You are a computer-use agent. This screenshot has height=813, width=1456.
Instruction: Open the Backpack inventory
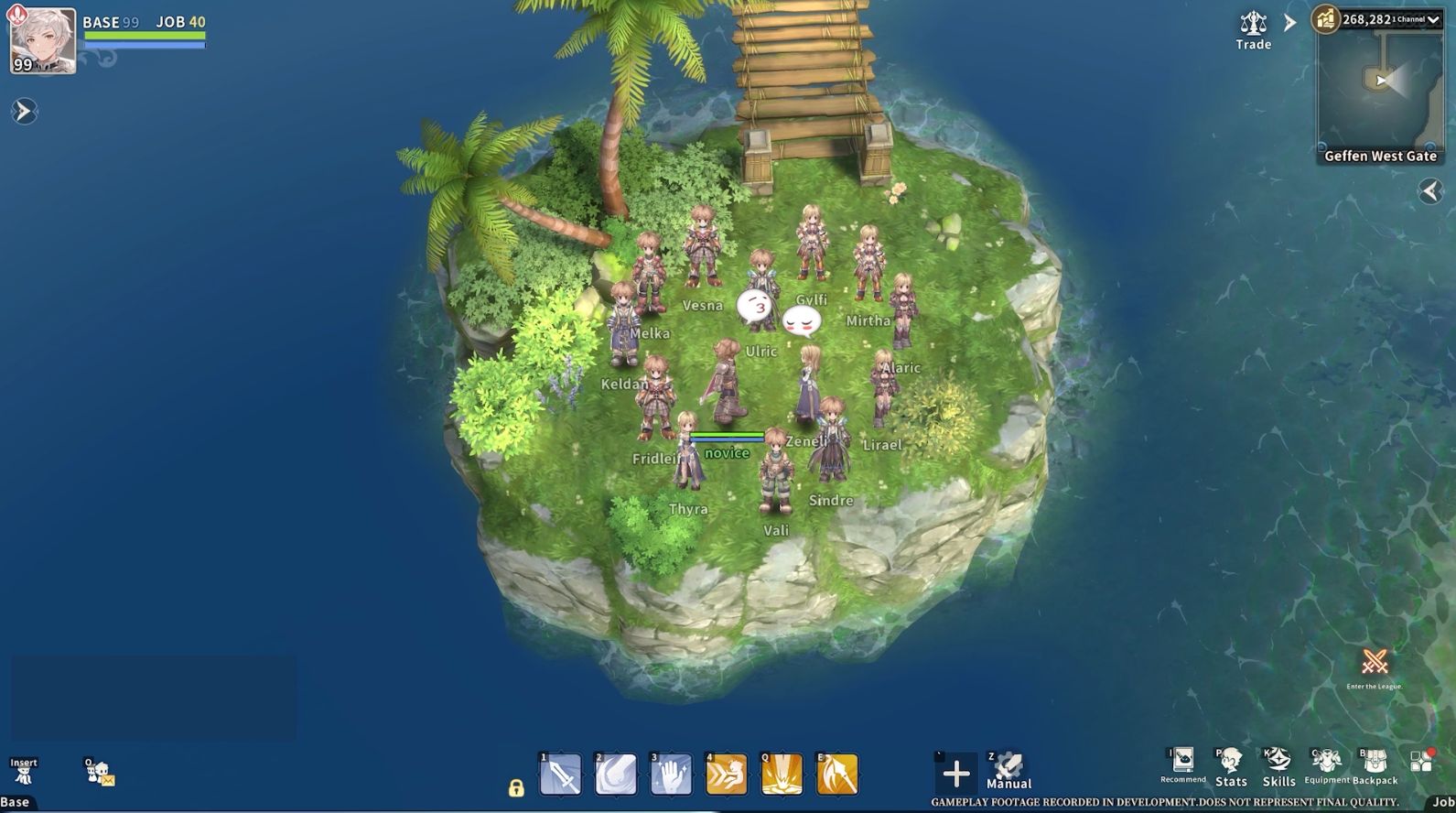(1375, 767)
